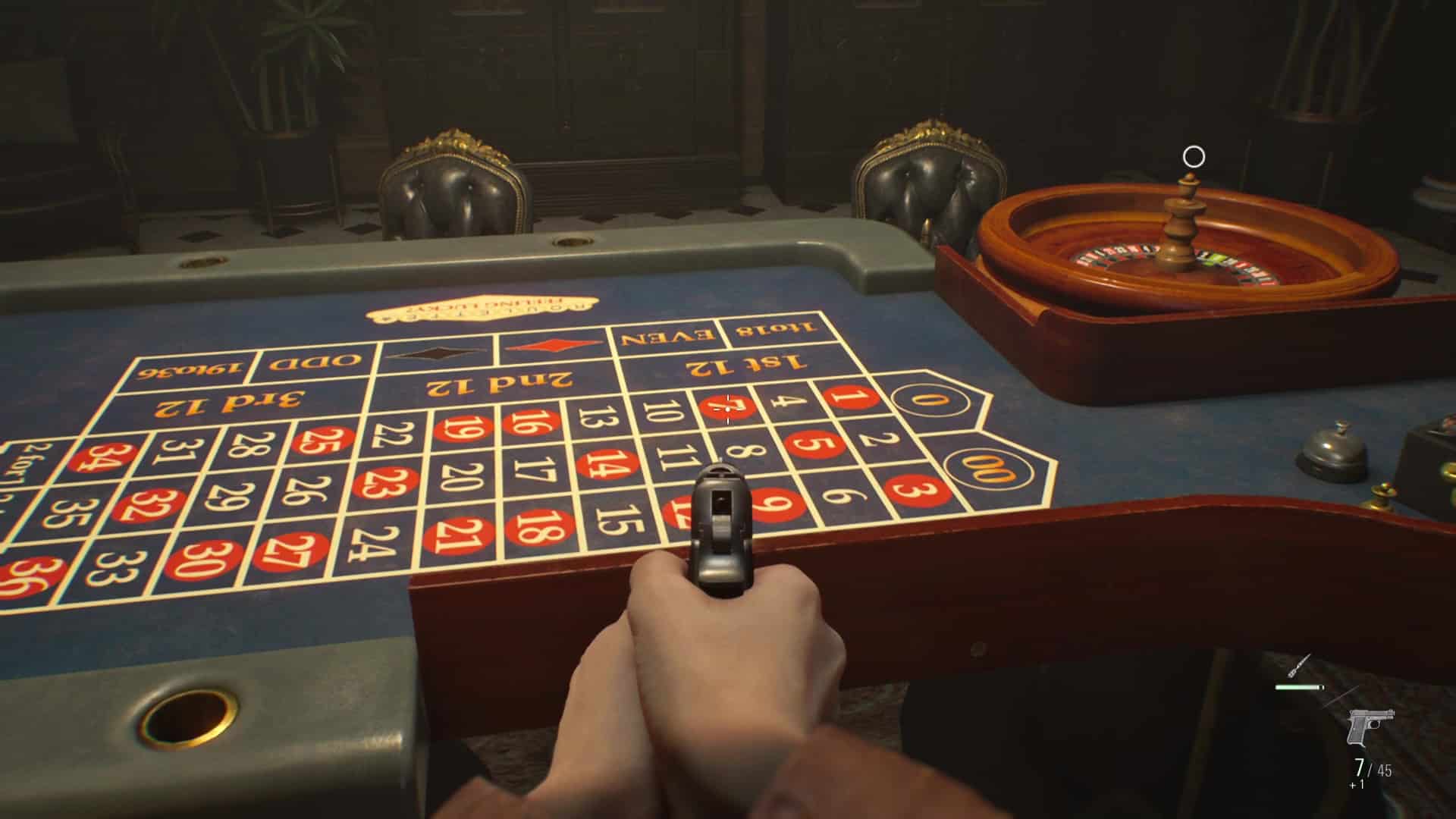Click the white circle marker above the wheel
The image size is (1456, 819).
coord(1194,156)
